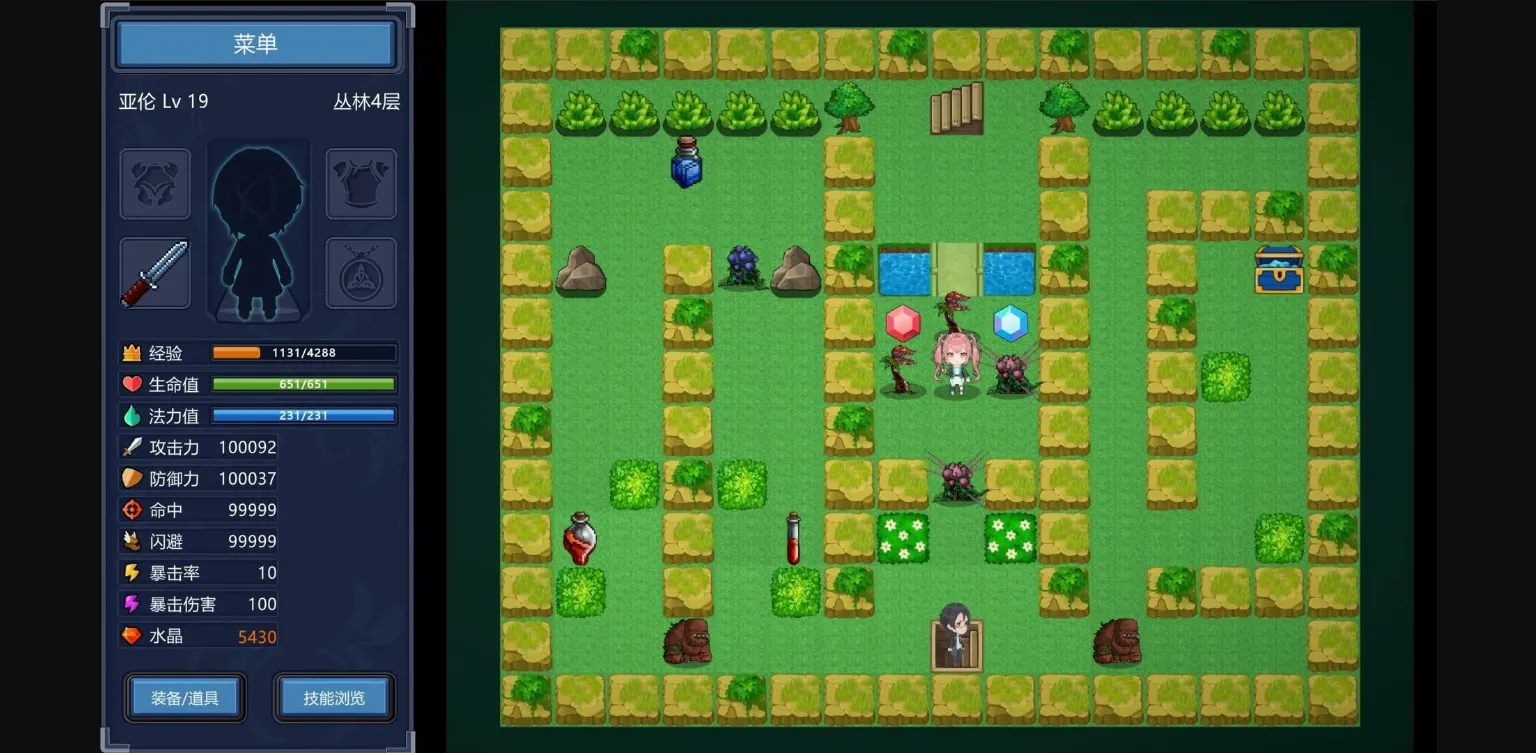The width and height of the screenshot is (1536, 753).
Task: Click the 生命值 heart icon
Action: click(131, 384)
